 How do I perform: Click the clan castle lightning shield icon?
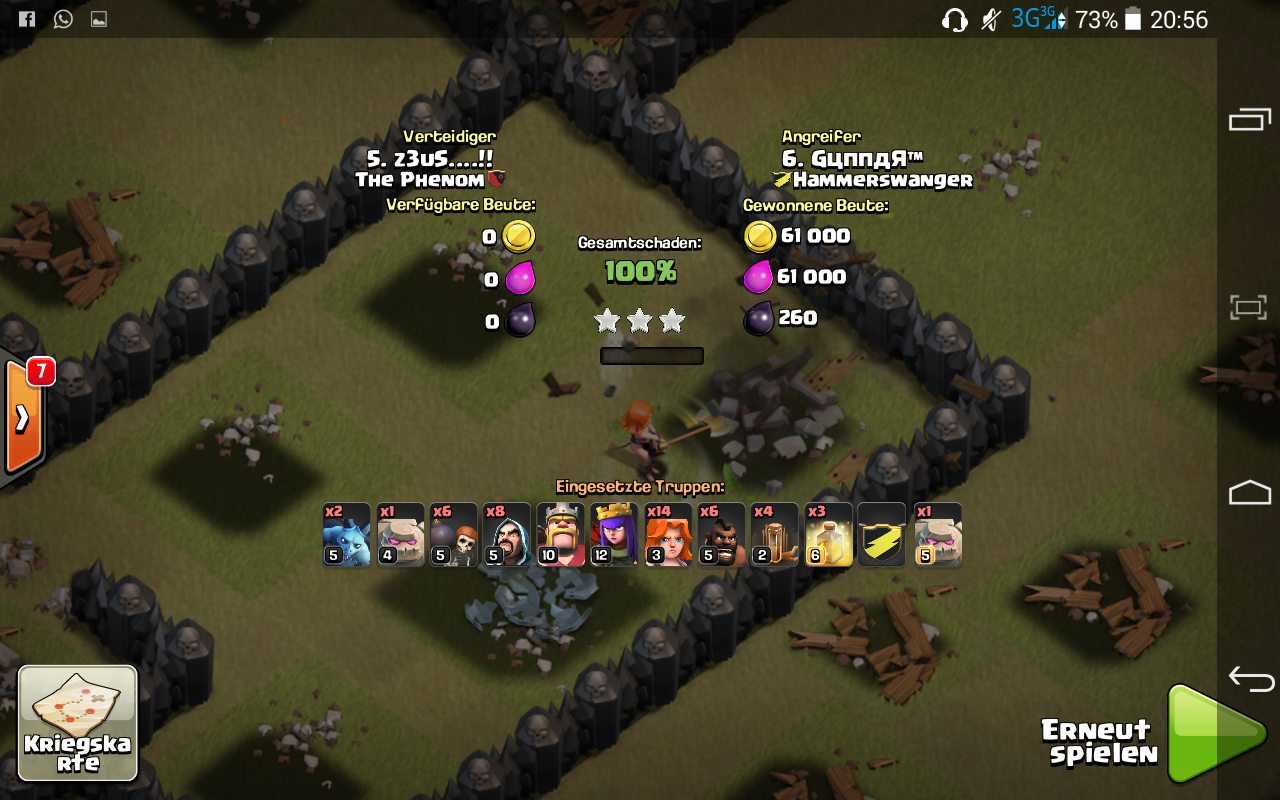click(x=882, y=535)
